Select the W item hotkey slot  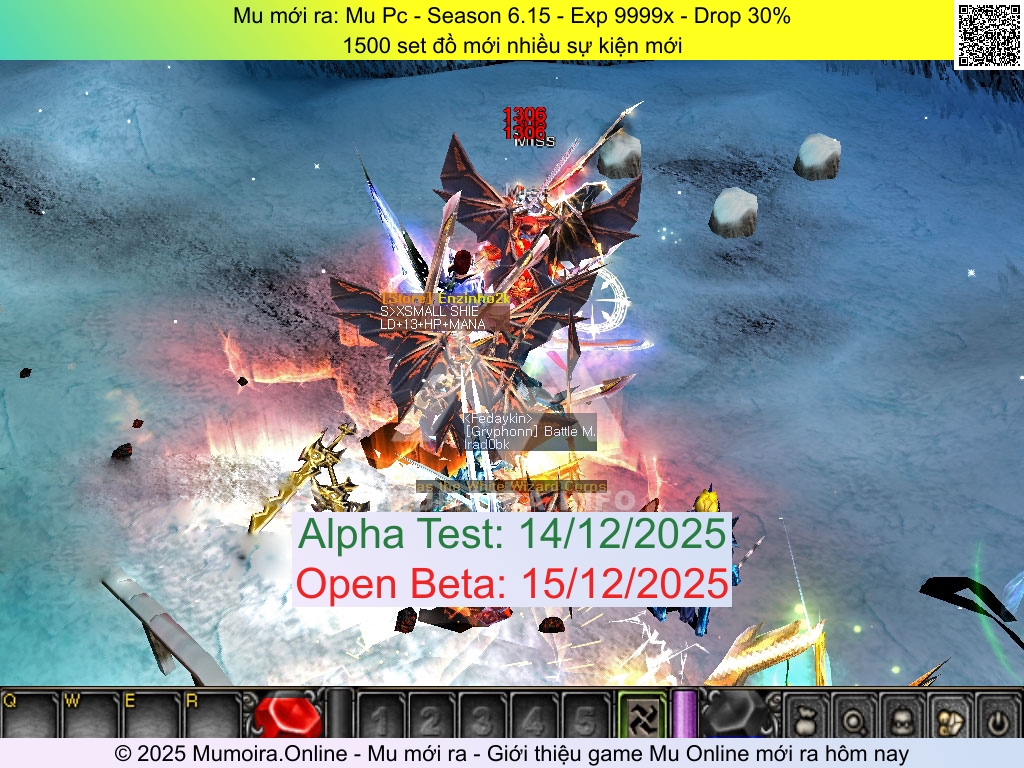pyautogui.click(x=90, y=714)
